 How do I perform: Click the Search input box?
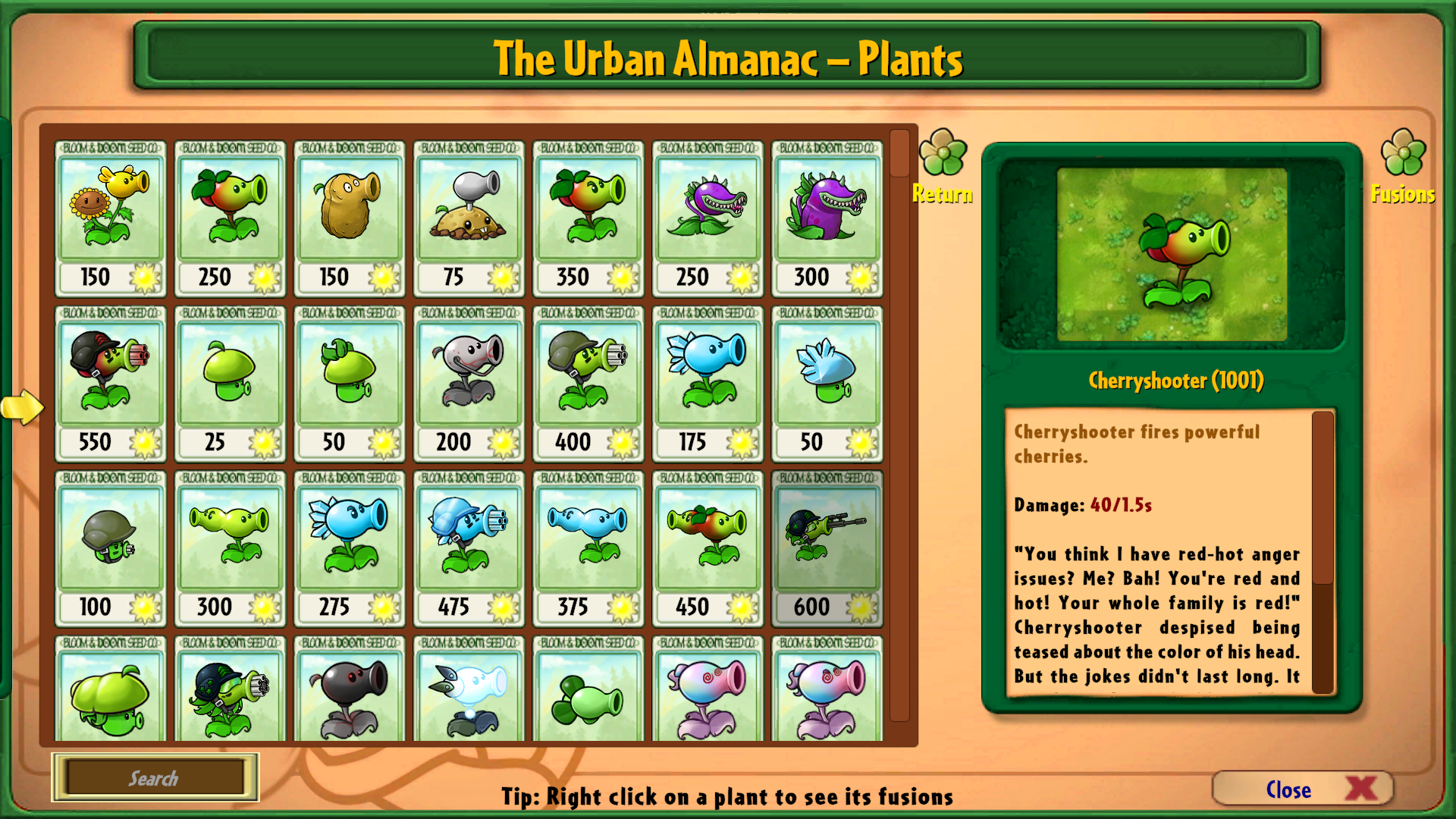[x=155, y=778]
